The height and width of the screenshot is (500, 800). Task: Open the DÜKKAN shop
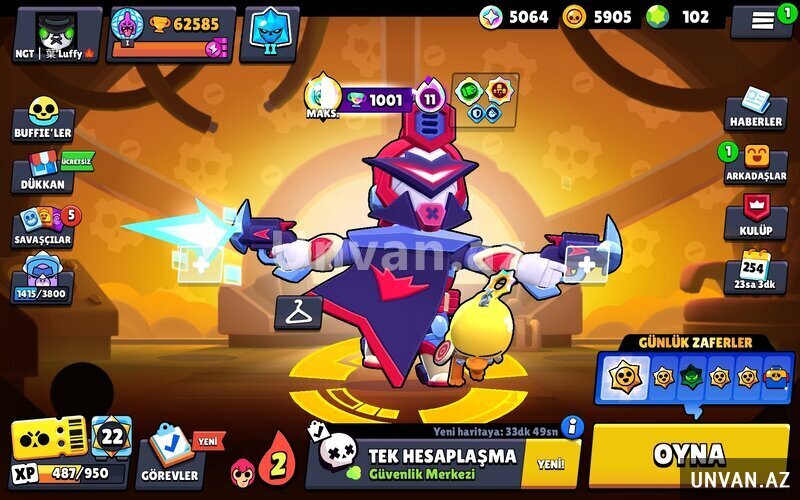pyautogui.click(x=43, y=171)
